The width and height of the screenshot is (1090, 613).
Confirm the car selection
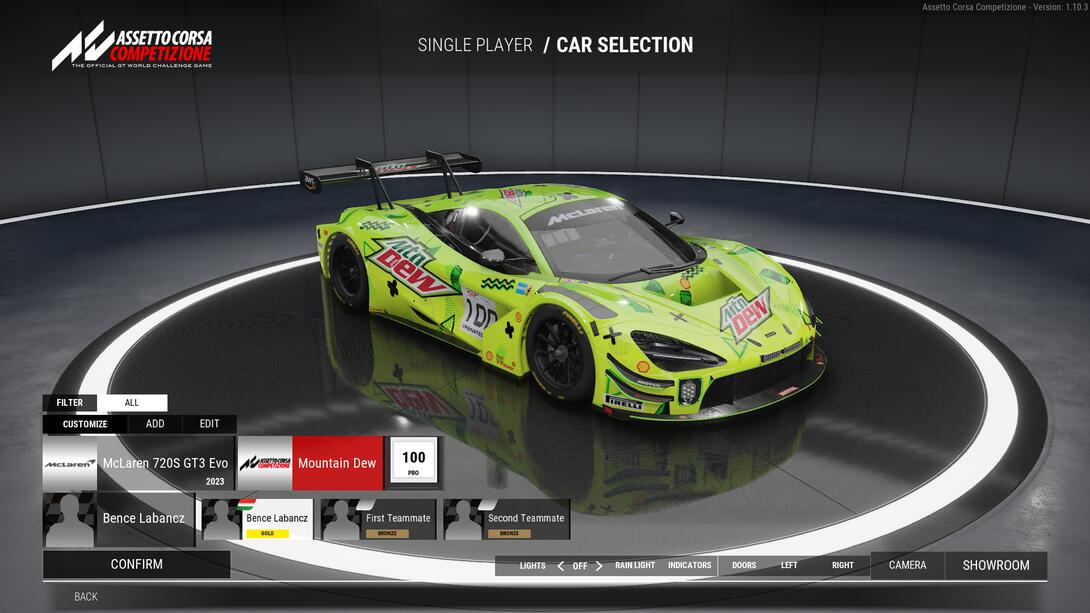tap(136, 564)
